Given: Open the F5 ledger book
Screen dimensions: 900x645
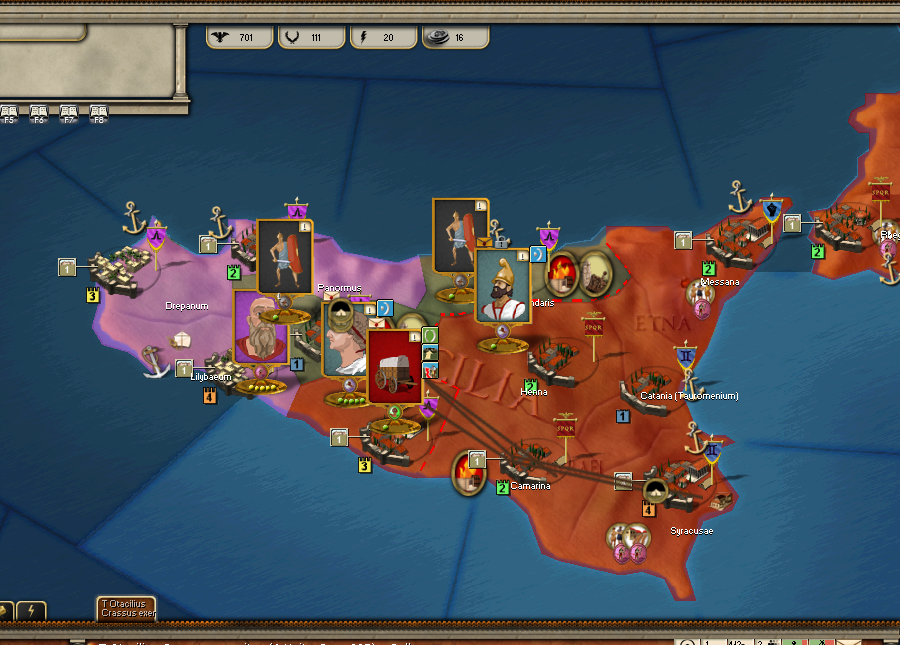Looking at the screenshot, I should (9, 112).
